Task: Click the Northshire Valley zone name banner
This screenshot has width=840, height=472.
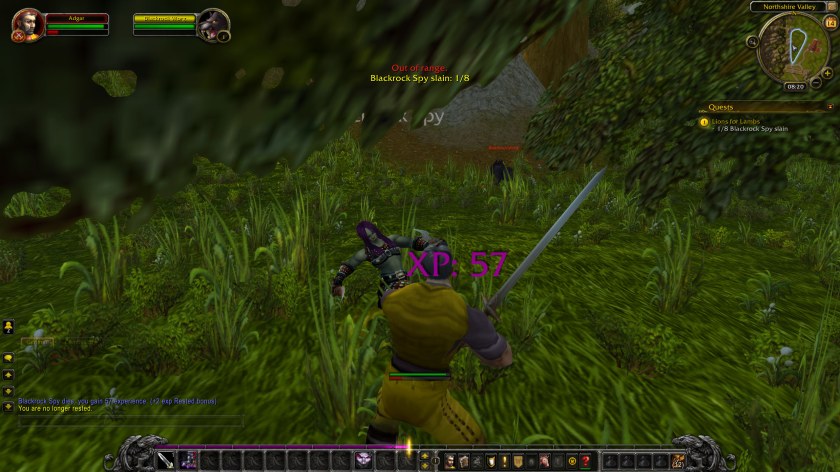Action: coord(786,7)
